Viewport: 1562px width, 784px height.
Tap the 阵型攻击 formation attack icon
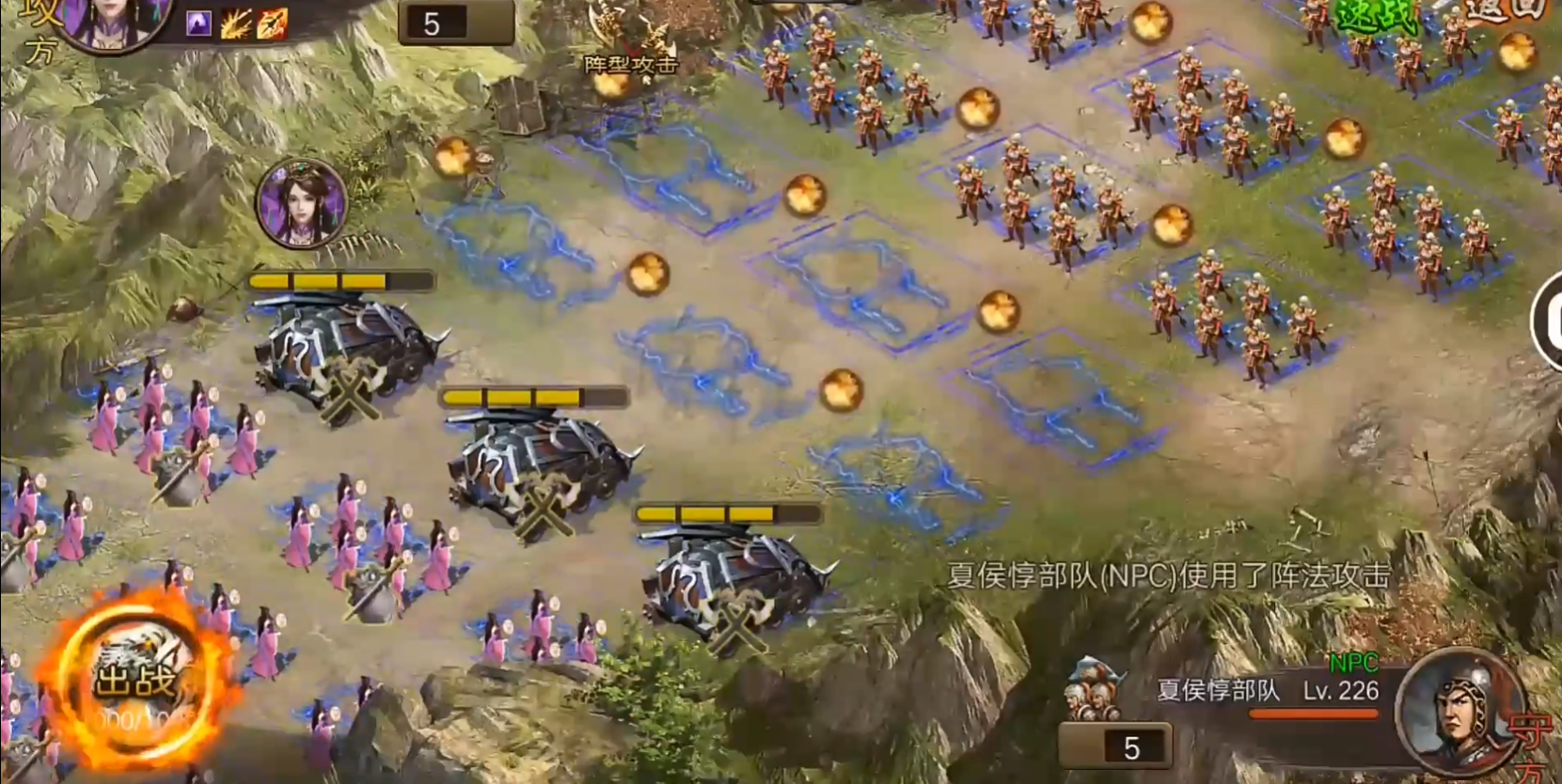tap(631, 42)
